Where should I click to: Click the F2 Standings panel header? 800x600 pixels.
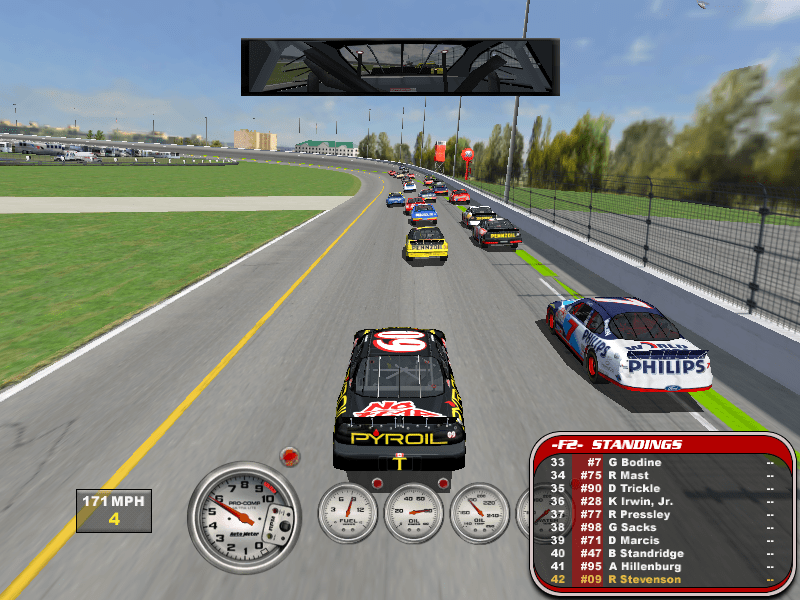pos(636,444)
